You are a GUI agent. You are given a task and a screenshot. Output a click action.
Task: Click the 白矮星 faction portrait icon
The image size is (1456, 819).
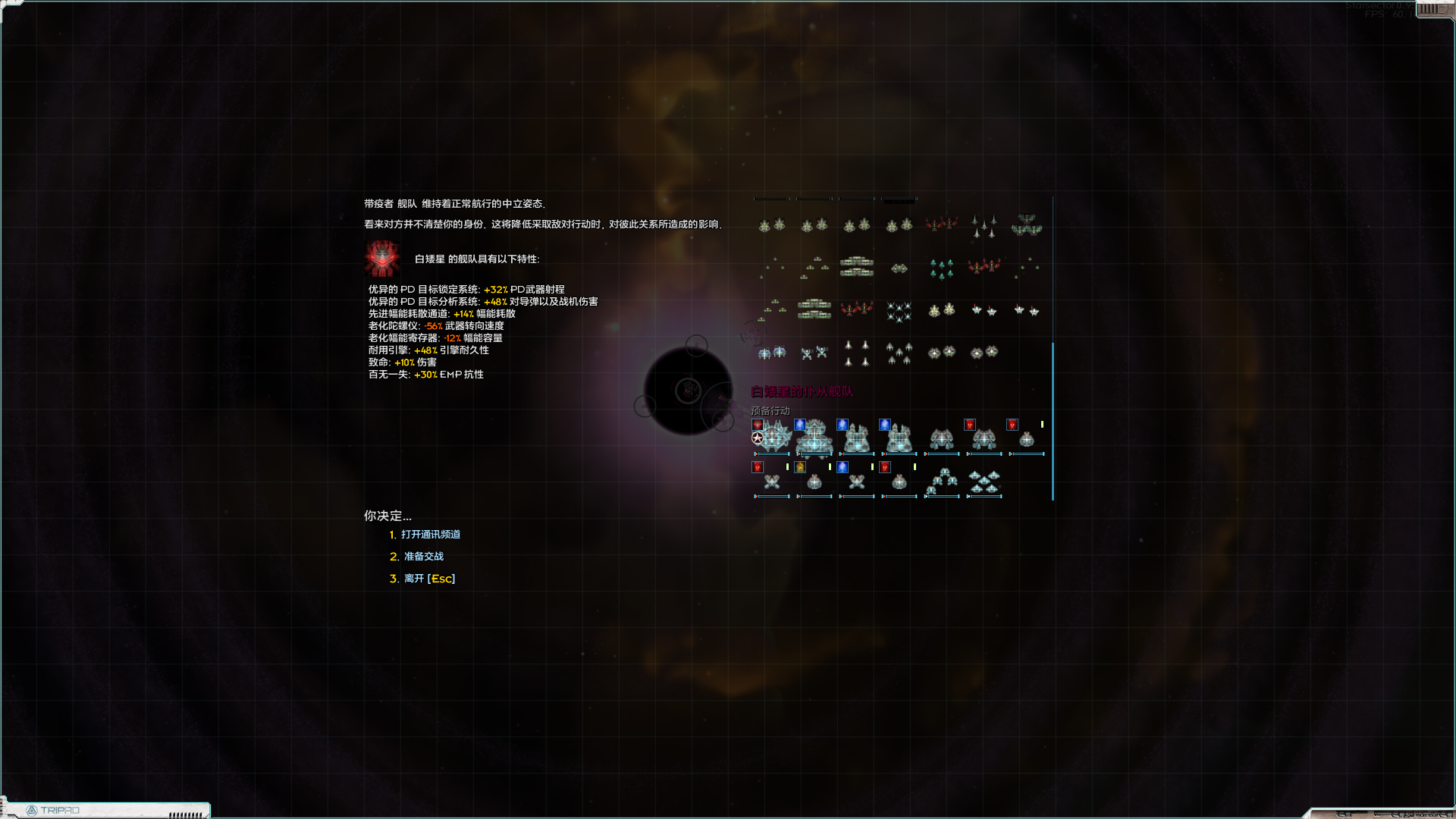point(382,258)
